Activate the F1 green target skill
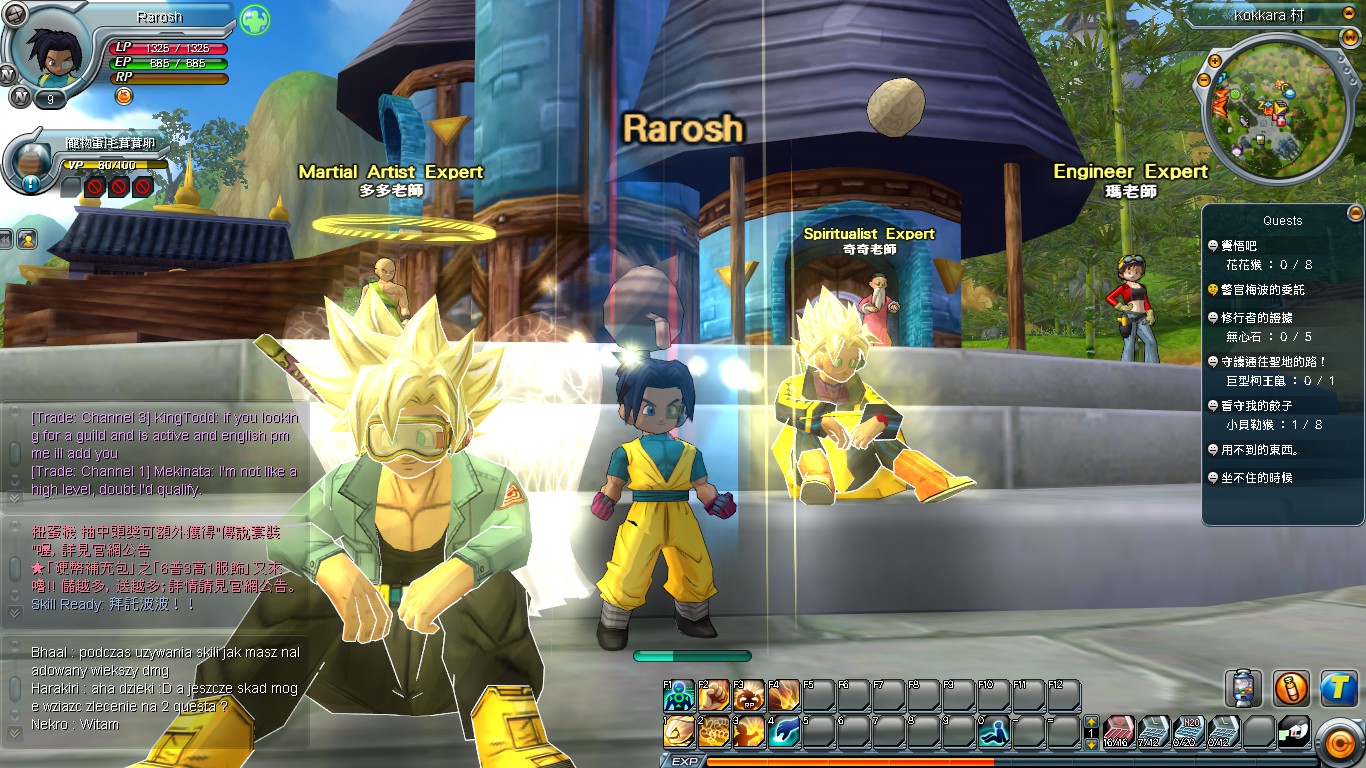Screen dimensions: 1366x768 tap(679, 695)
